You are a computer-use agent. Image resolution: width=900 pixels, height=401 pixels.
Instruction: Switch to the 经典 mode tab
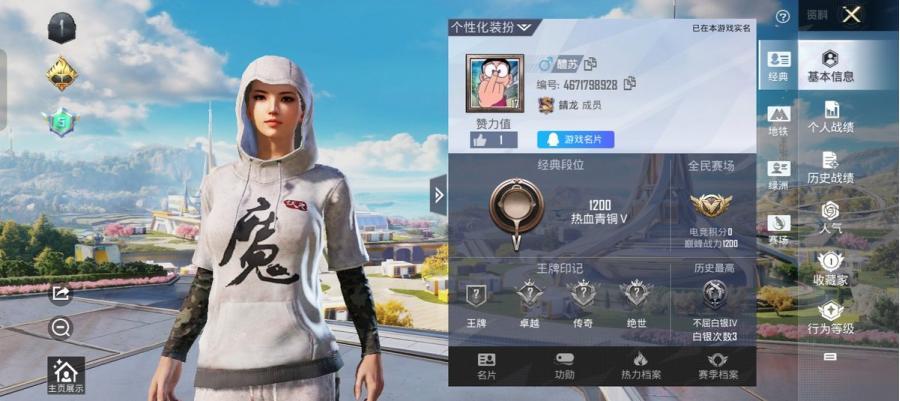[x=778, y=66]
